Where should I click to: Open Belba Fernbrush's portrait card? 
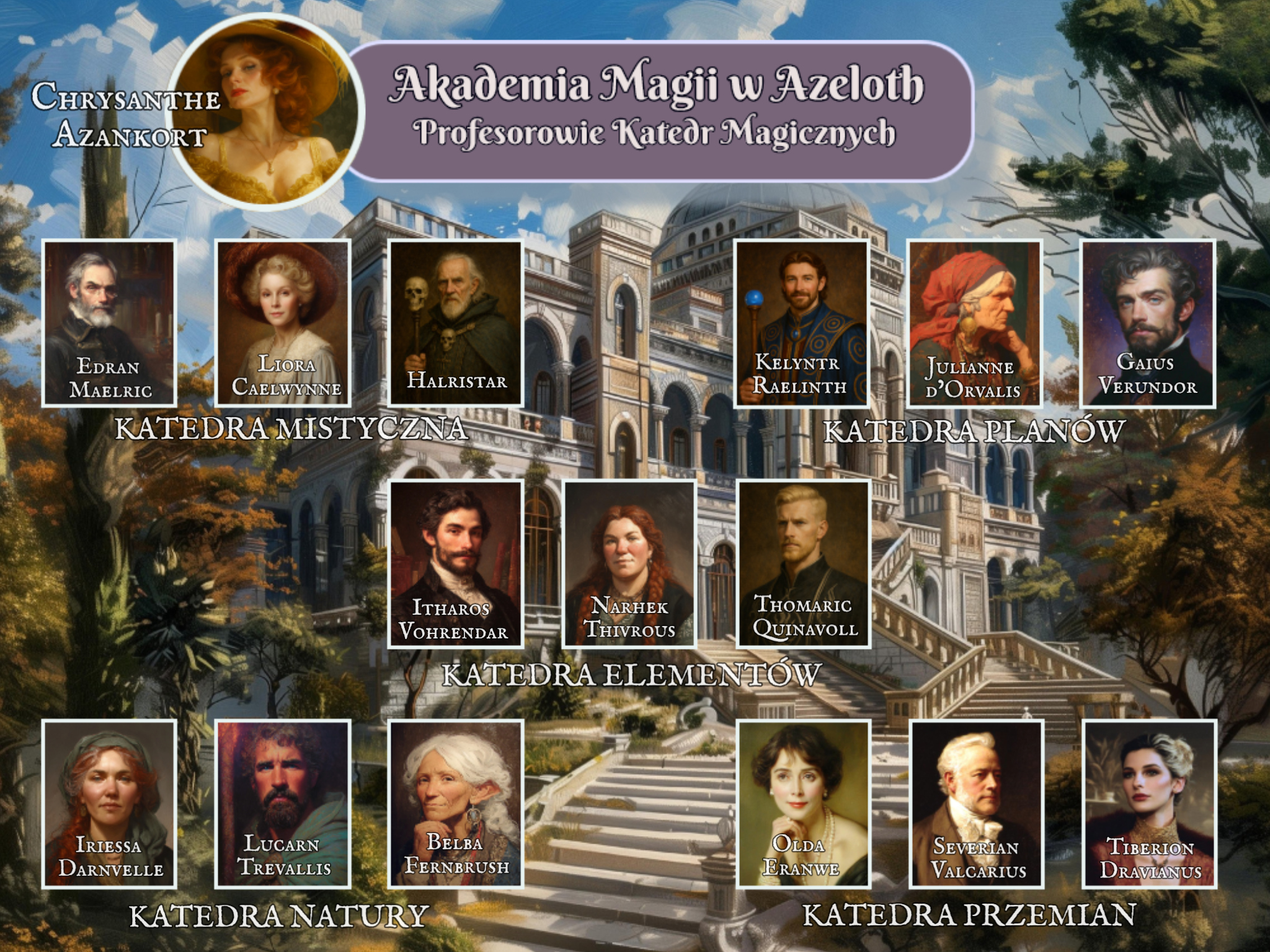[x=456, y=803]
